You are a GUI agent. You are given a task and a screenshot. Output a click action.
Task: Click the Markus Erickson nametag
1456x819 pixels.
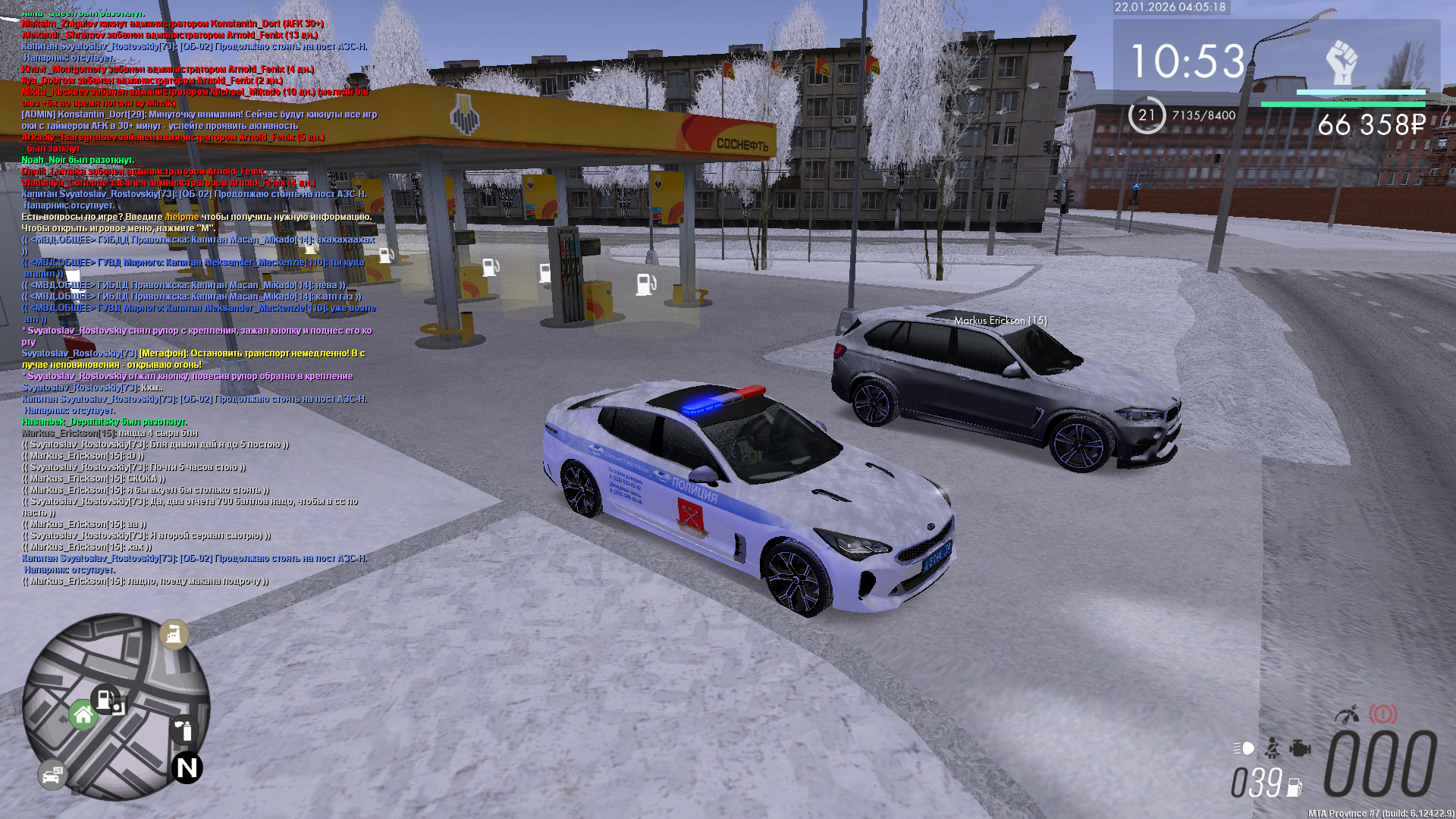point(1000,321)
